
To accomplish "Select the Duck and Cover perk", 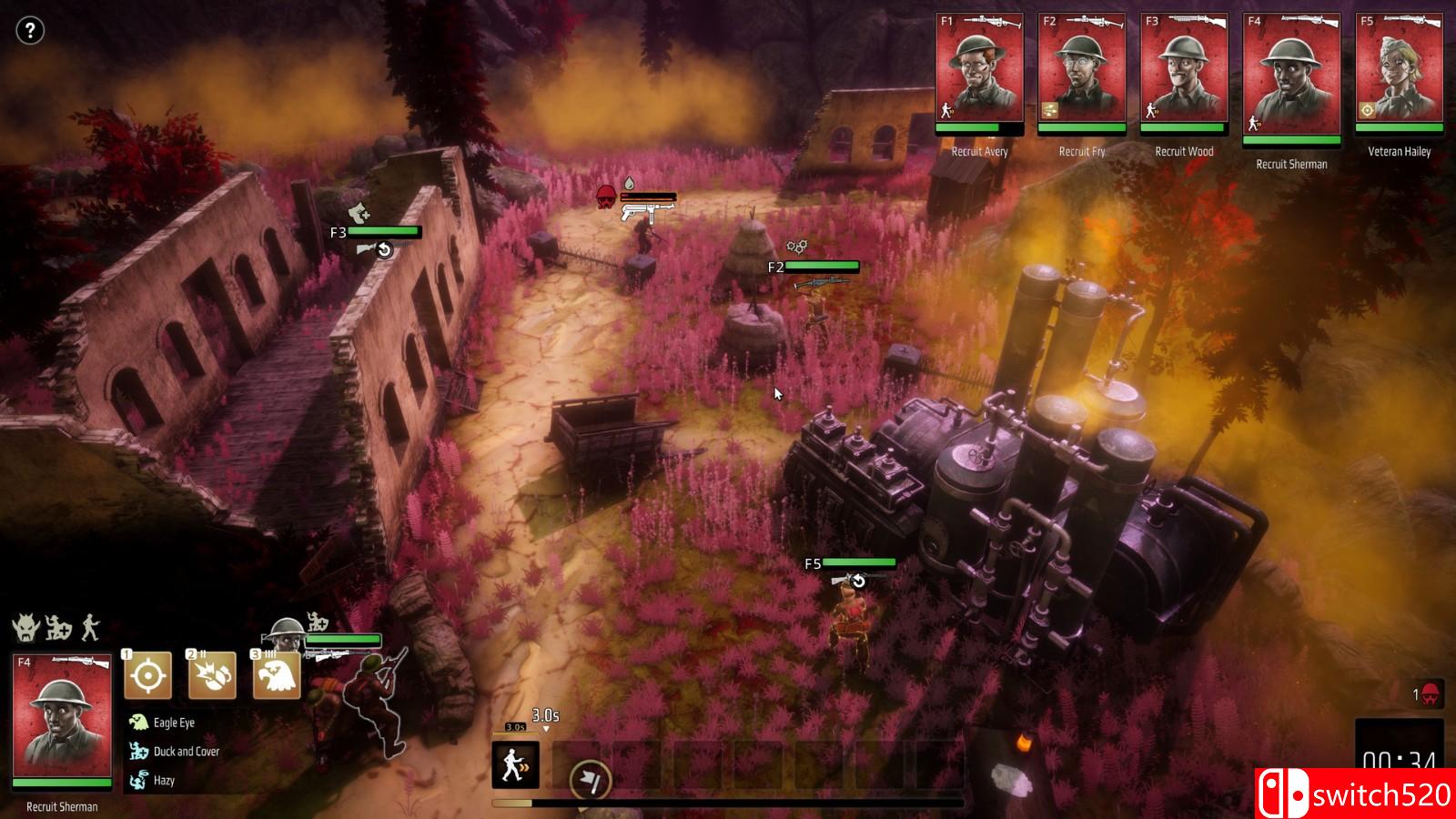I will 186,752.
